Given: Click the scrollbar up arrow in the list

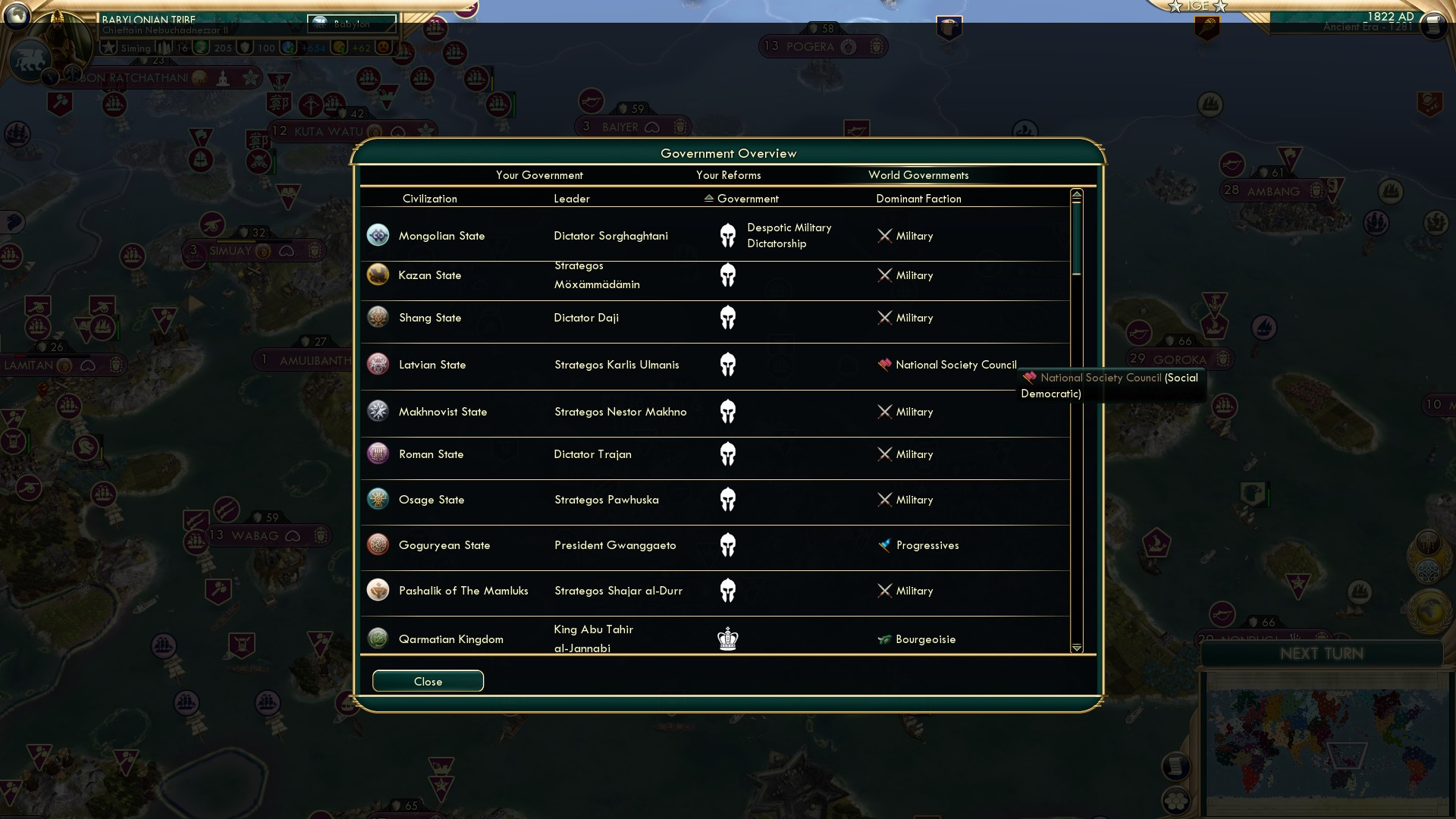Looking at the screenshot, I should pos(1076,193).
